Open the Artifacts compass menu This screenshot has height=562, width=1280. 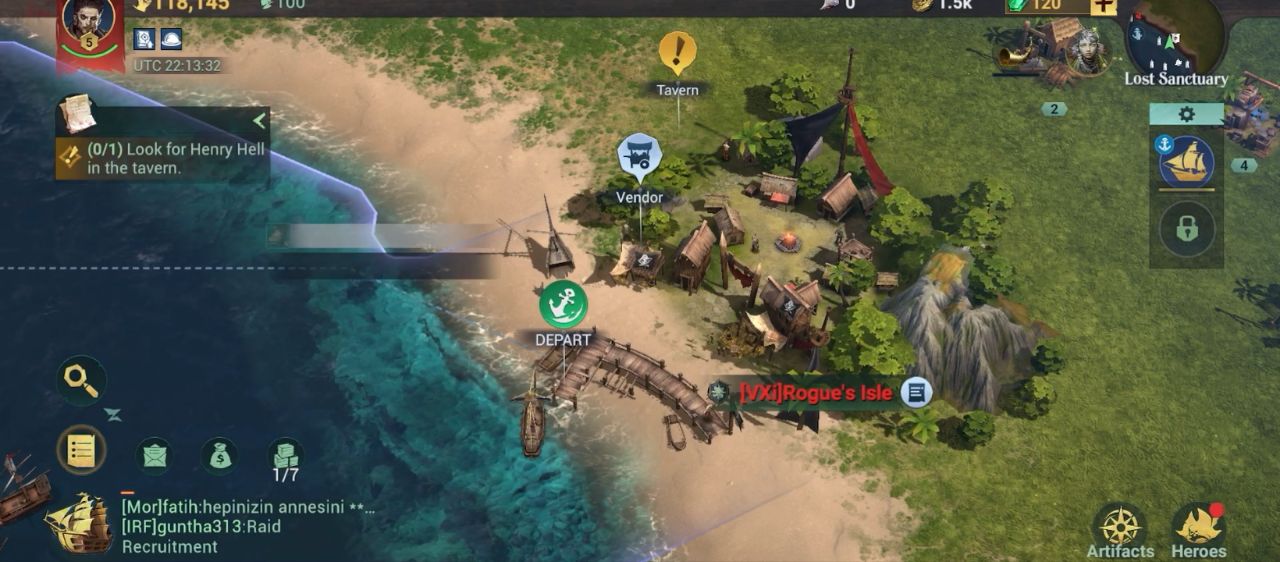[1120, 530]
